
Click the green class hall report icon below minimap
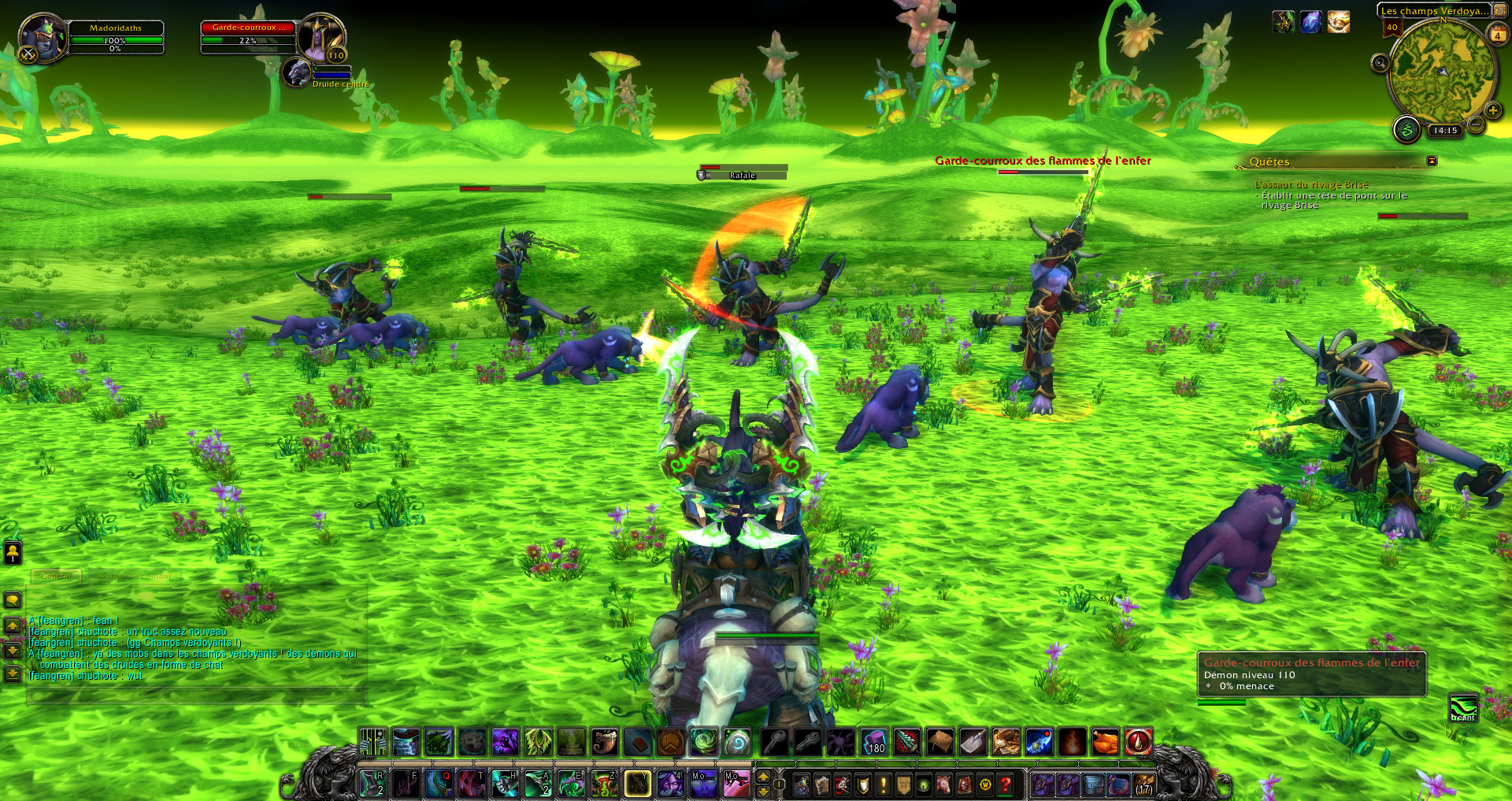tap(1406, 130)
